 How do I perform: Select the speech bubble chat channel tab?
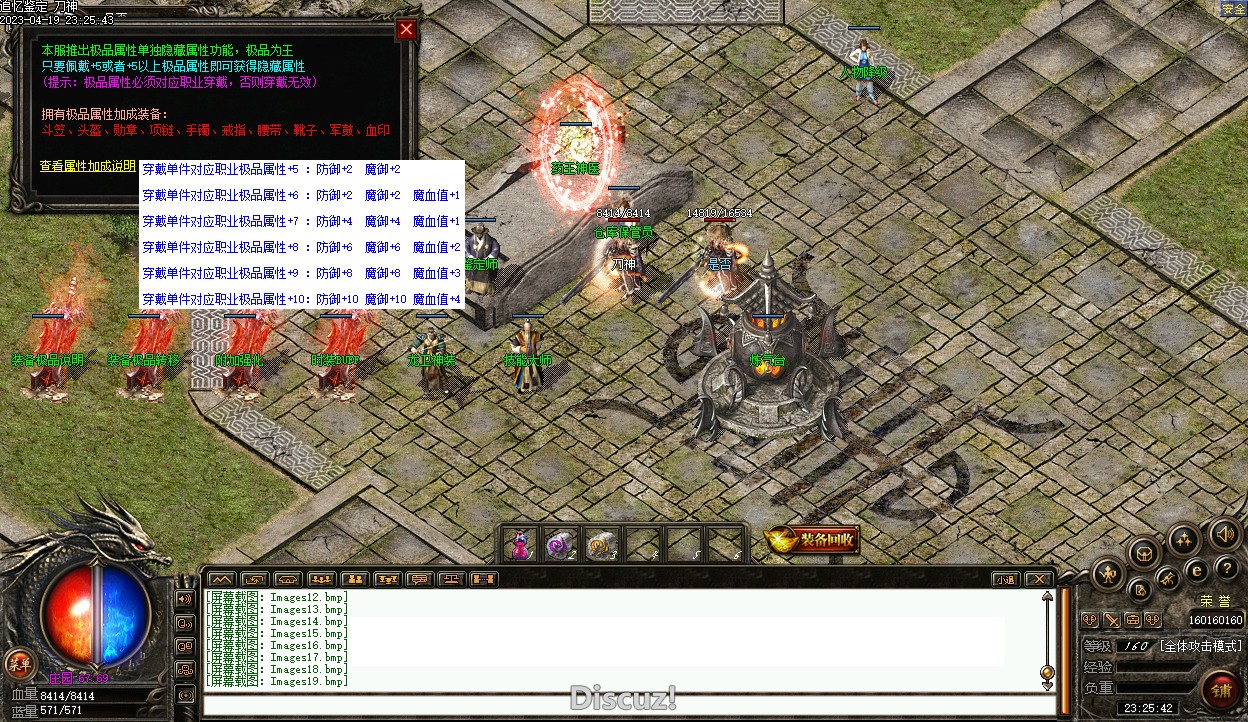click(419, 579)
